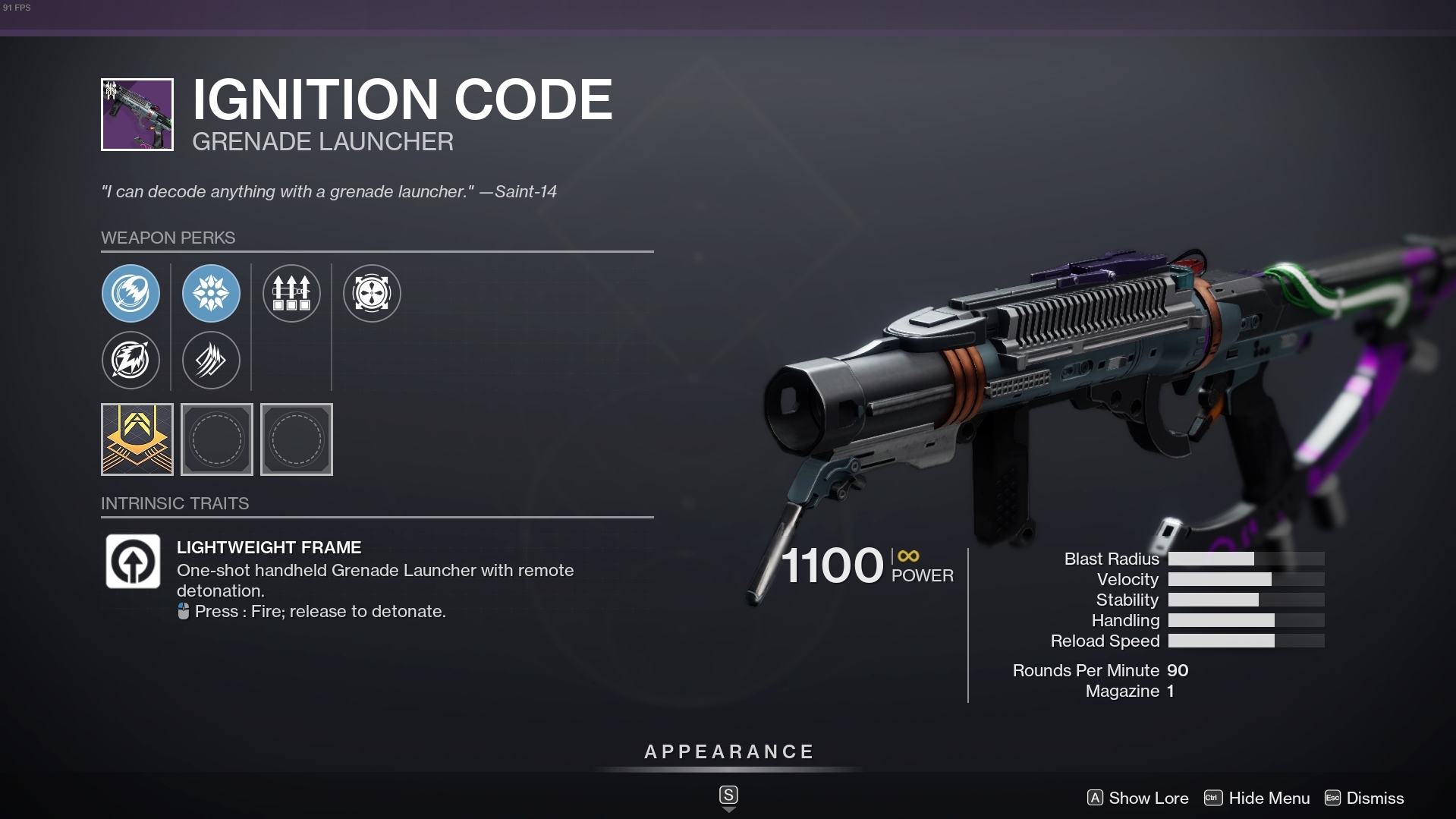Viewport: 1456px width, 819px height.
Task: Click the golden masterwork socket
Action: (137, 439)
